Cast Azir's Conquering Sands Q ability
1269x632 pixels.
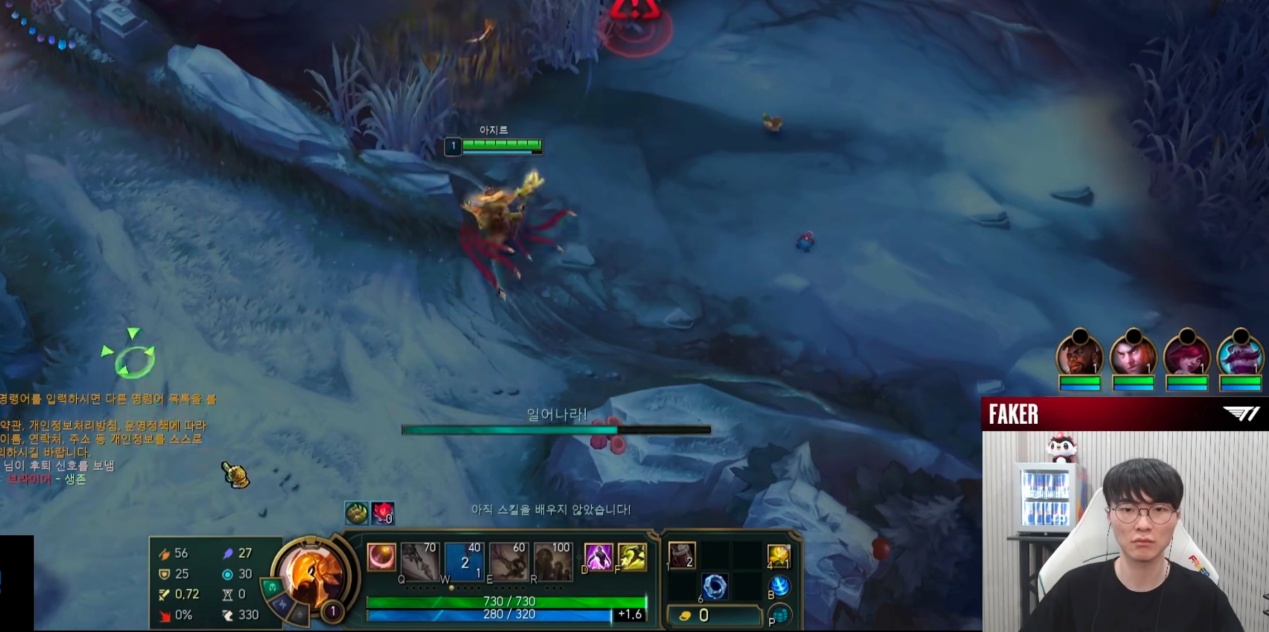coord(420,562)
